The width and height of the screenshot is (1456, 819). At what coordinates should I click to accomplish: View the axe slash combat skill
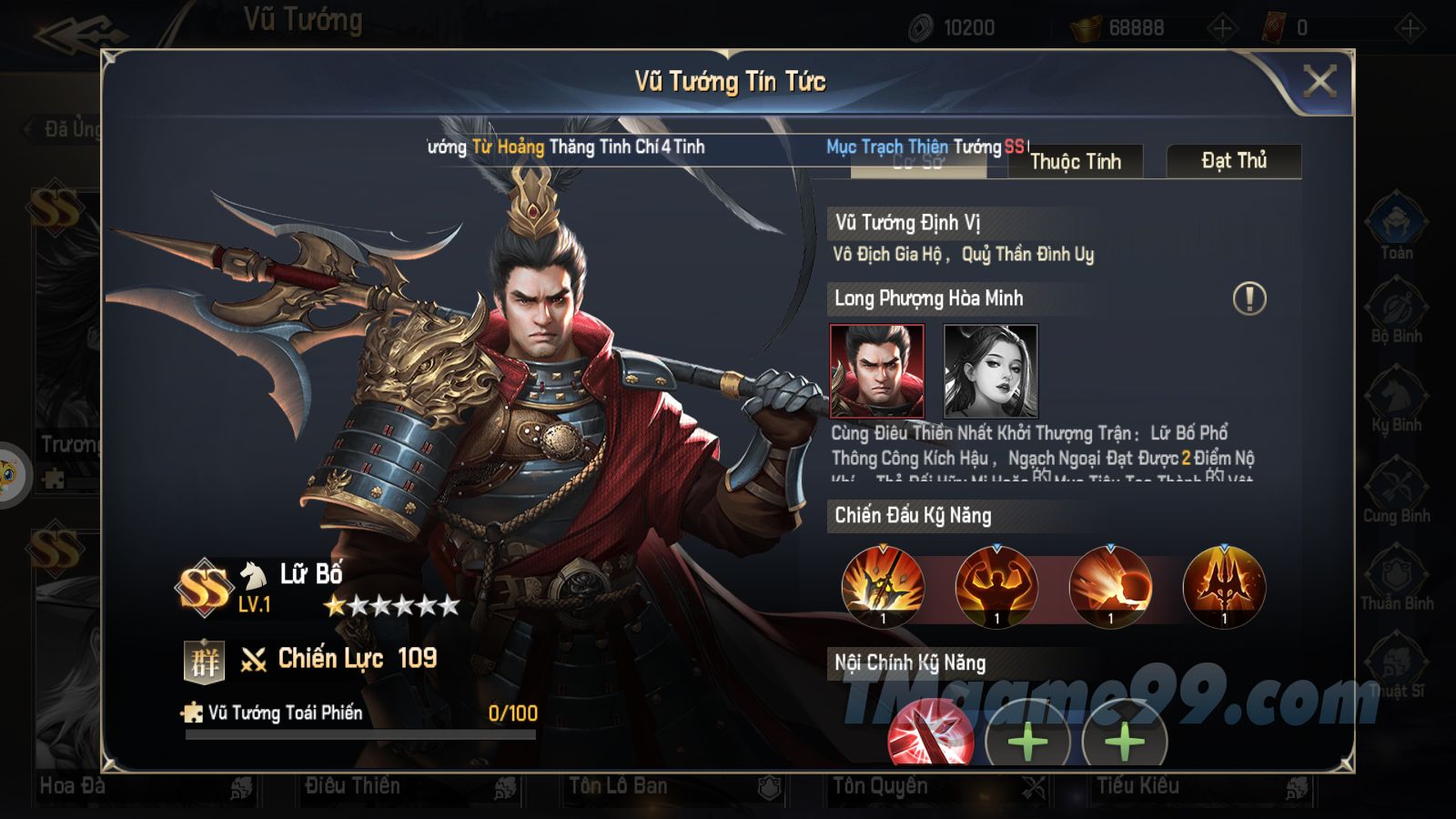[883, 587]
